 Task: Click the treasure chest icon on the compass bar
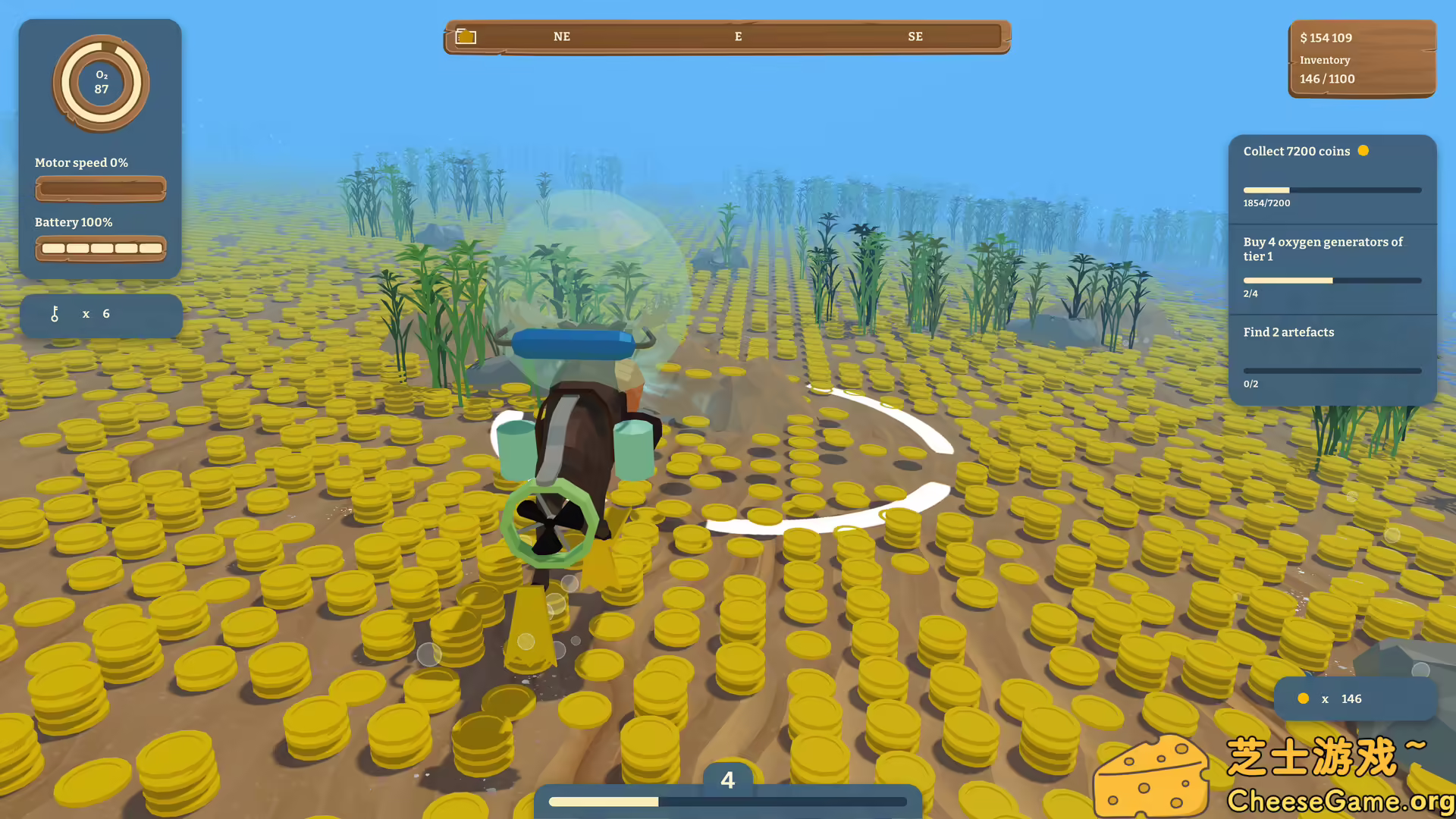pyautogui.click(x=466, y=36)
